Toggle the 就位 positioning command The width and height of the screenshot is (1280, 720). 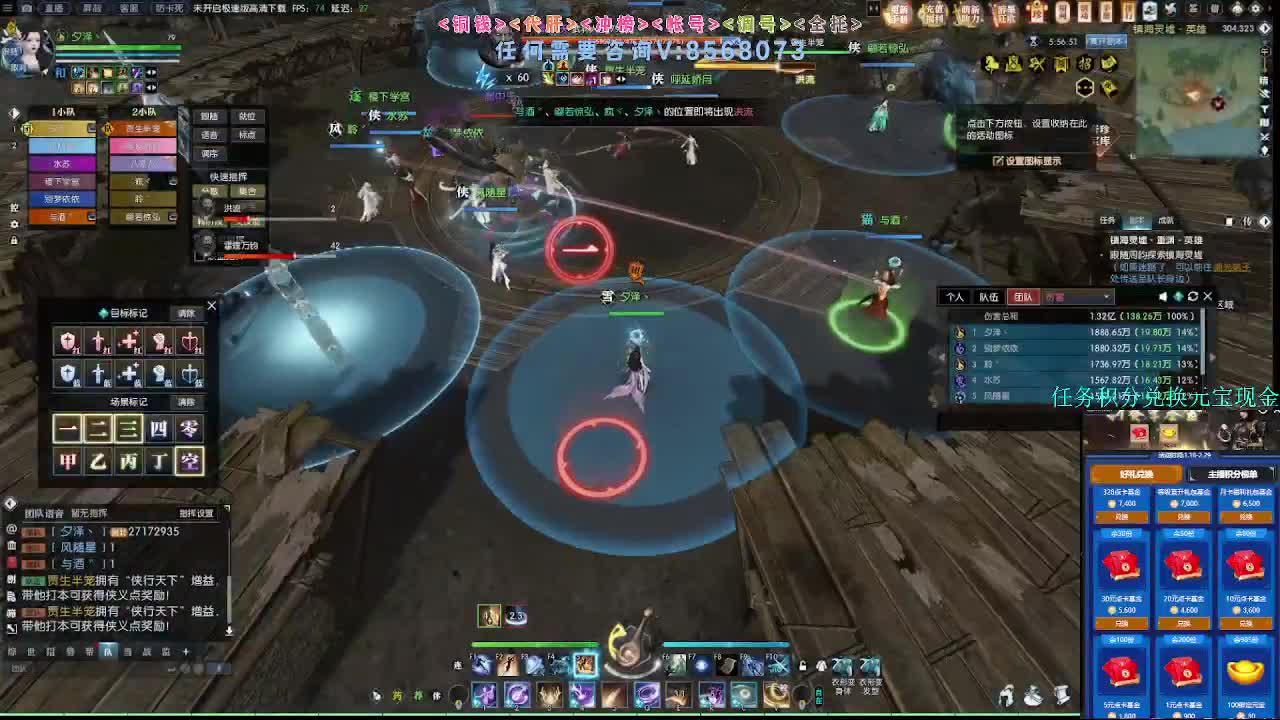coord(248,116)
